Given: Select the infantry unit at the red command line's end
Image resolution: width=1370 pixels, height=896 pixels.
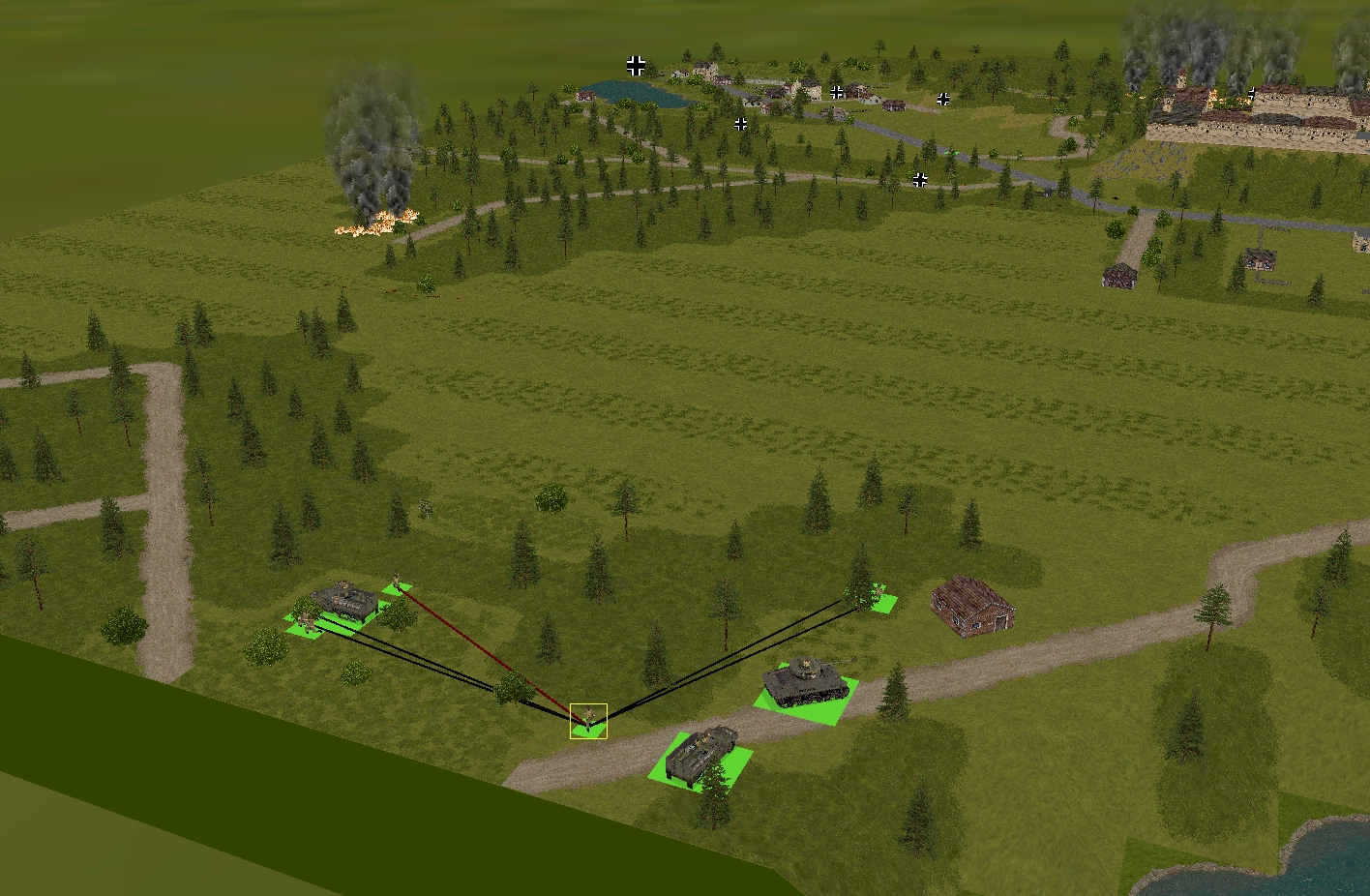Looking at the screenshot, I should point(397,584).
